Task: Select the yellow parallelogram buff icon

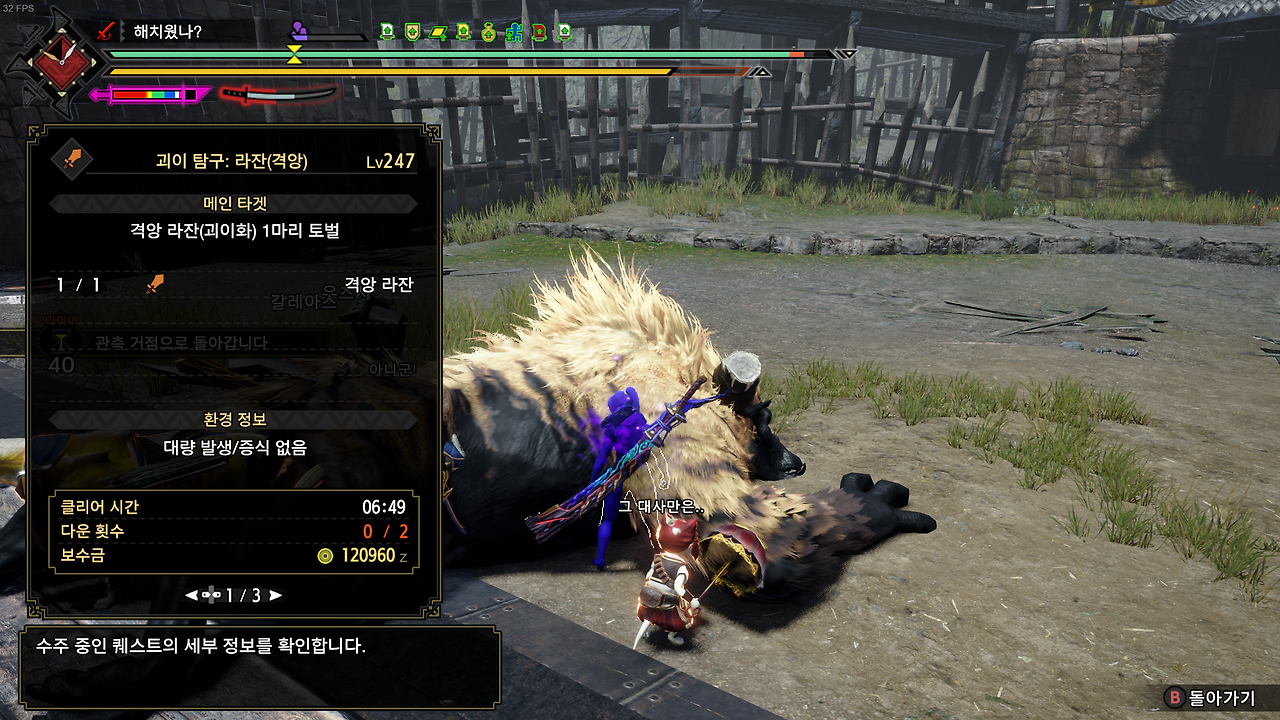Action: pyautogui.click(x=438, y=32)
